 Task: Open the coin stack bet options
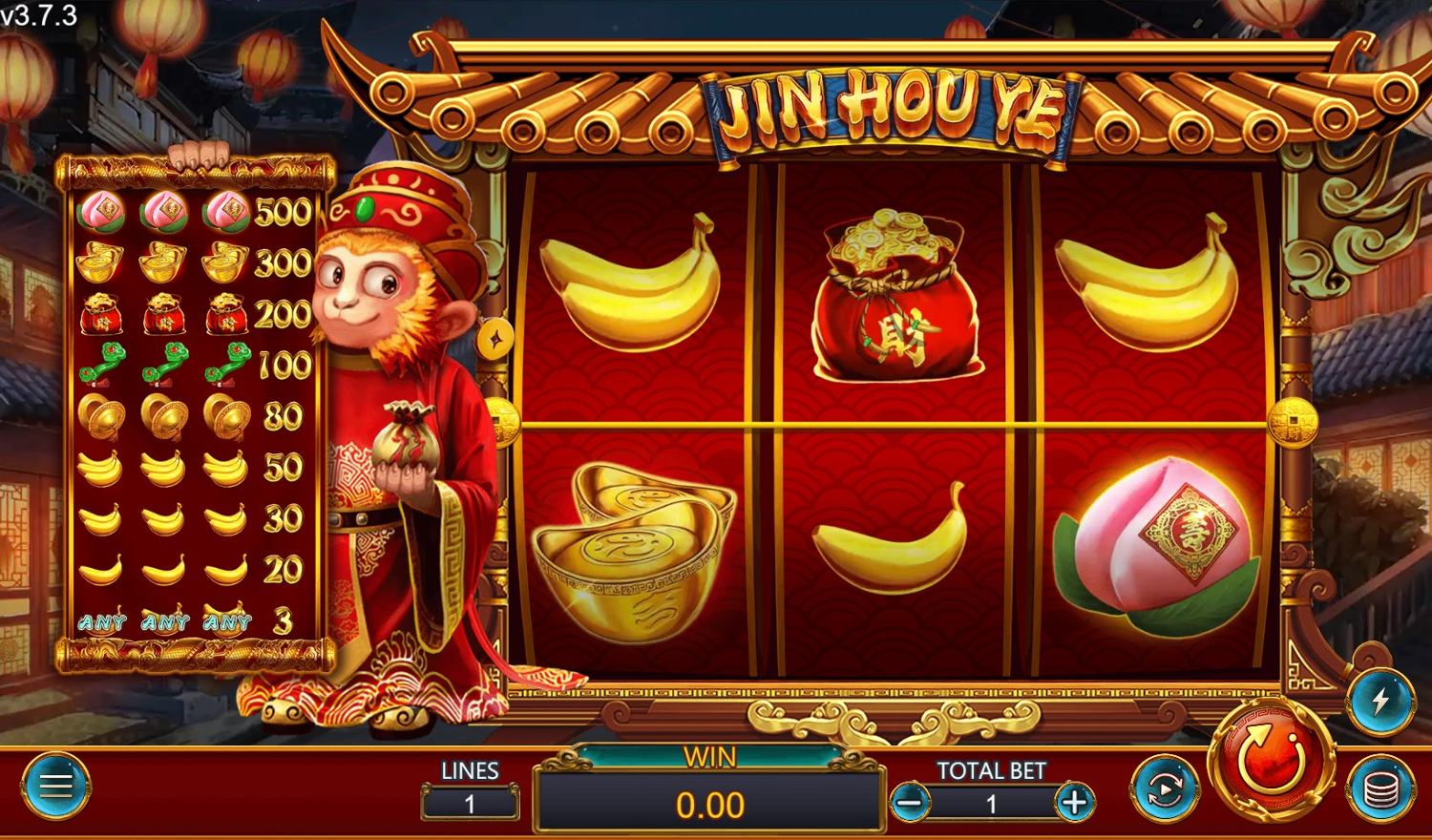coord(1380,788)
